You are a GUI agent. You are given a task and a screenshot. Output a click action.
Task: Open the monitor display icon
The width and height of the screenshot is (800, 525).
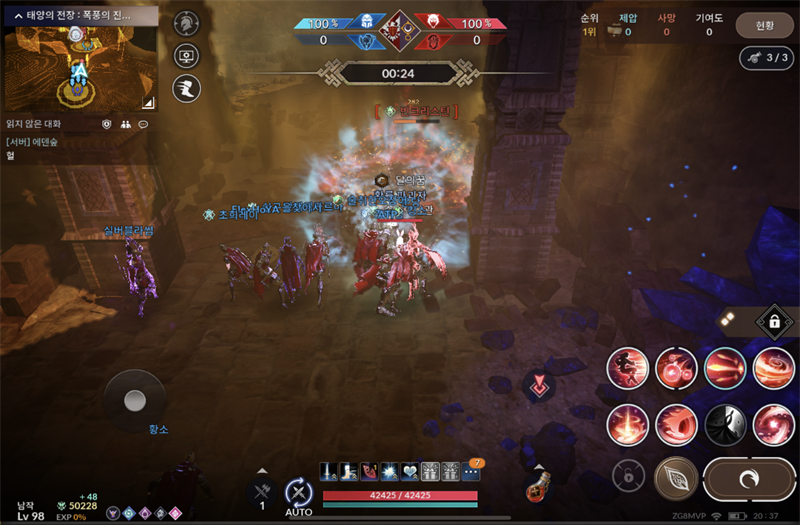(186, 56)
